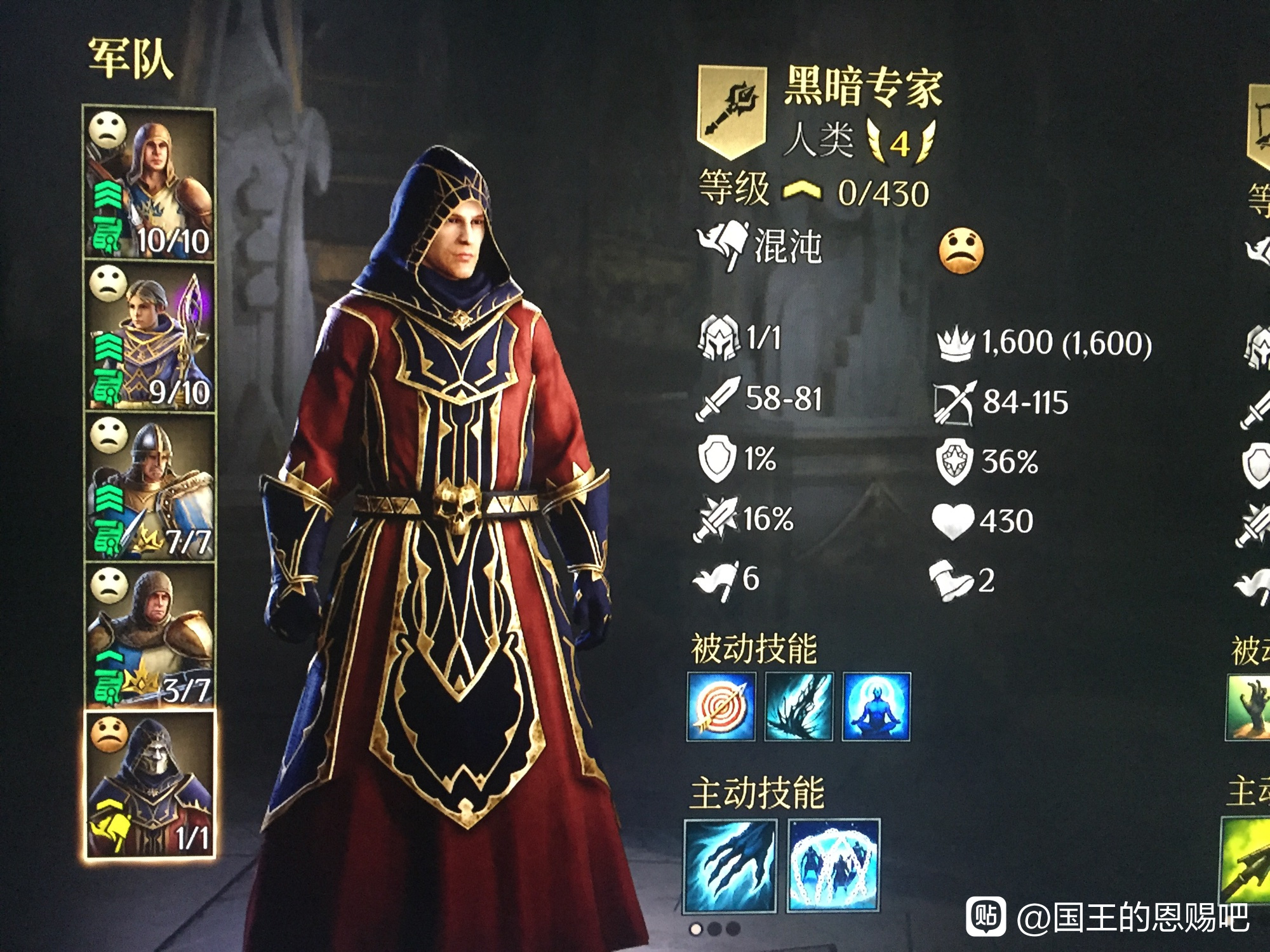Select the dark hooded mage unit 1/1
1270x952 pixels.
pyautogui.click(x=150, y=786)
